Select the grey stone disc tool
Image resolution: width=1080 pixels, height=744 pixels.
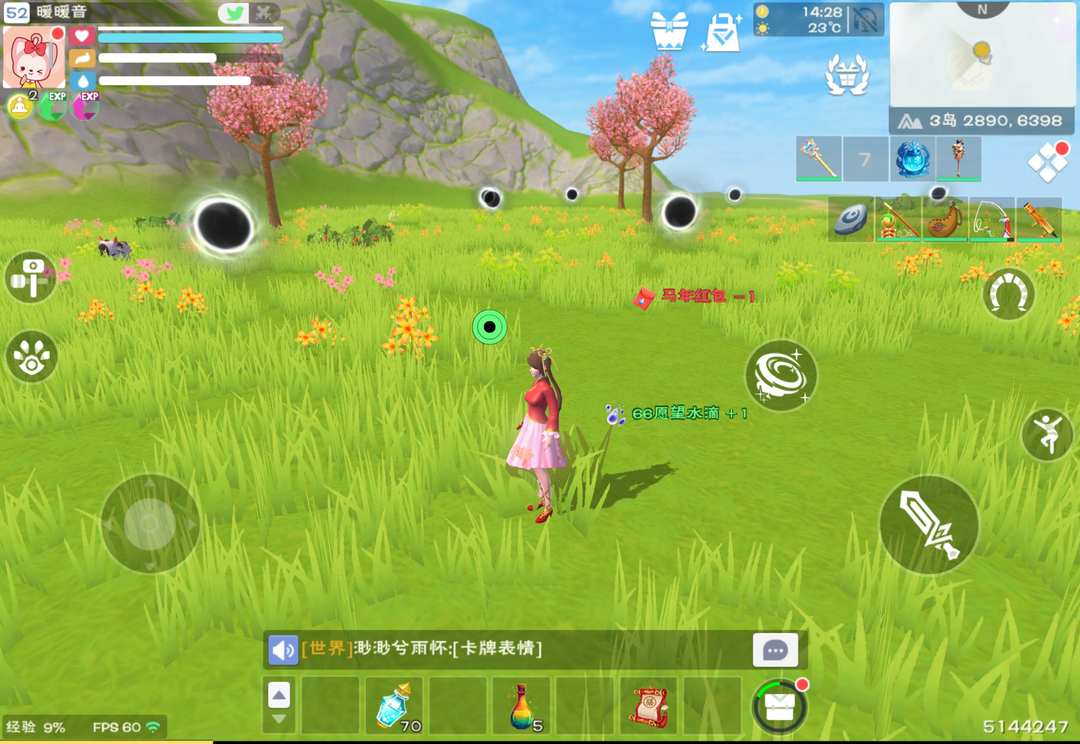pyautogui.click(x=850, y=220)
